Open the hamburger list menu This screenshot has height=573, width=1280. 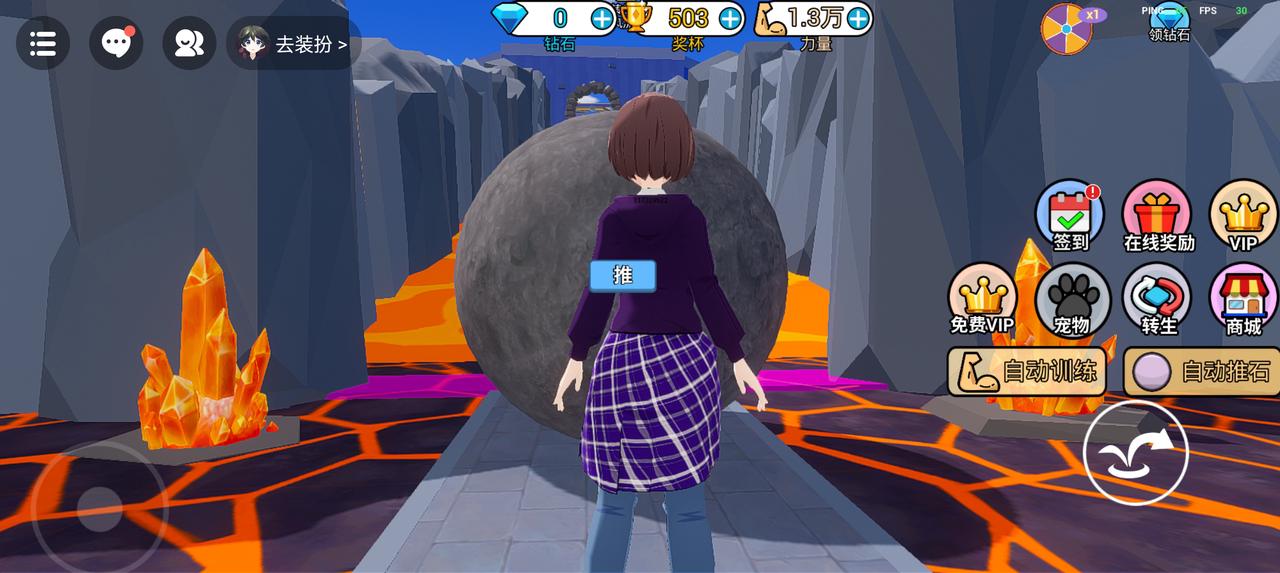click(43, 43)
